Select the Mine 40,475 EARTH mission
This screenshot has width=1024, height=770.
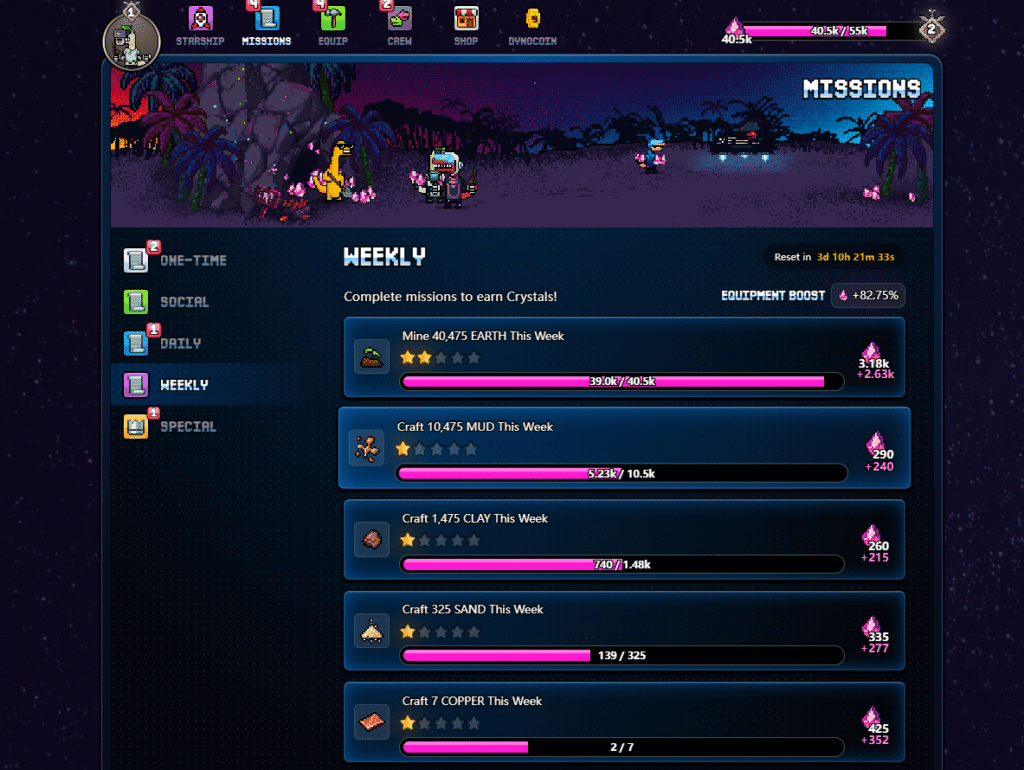pos(624,357)
